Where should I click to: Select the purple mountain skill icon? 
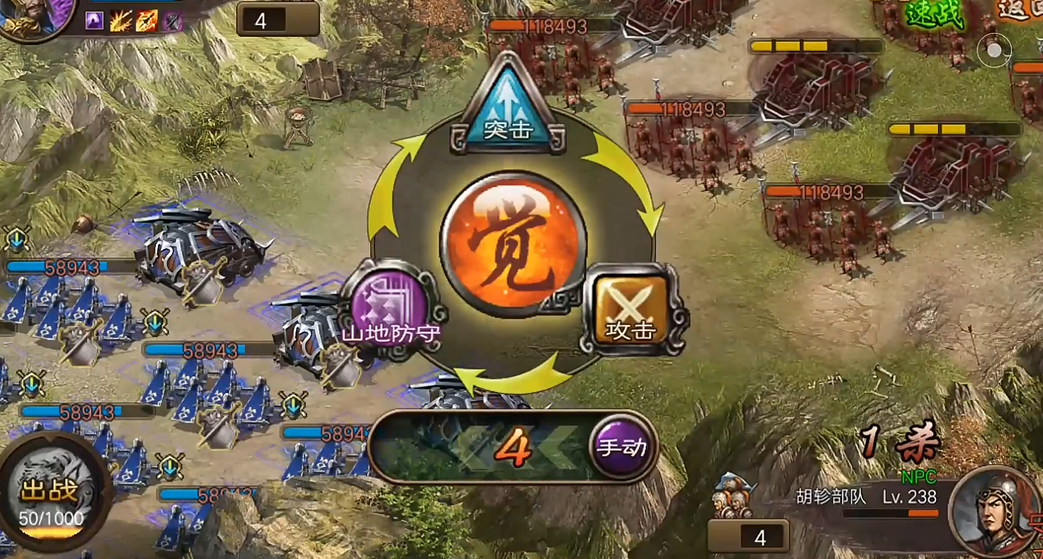click(96, 20)
